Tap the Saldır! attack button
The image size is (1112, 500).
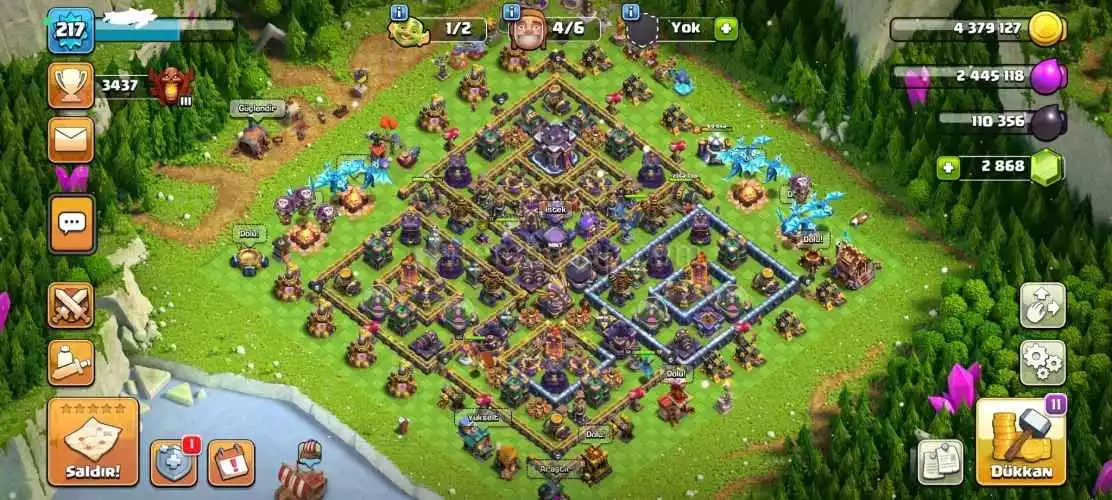pos(93,442)
